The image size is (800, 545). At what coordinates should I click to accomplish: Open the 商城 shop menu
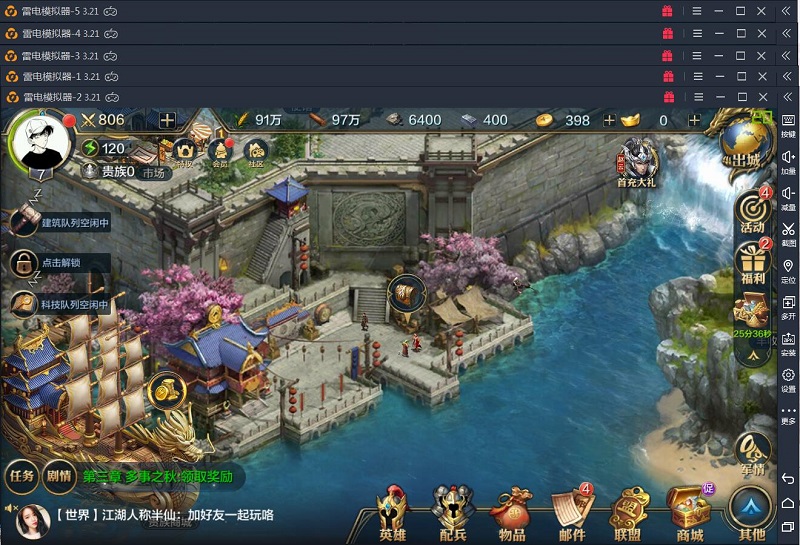[x=690, y=514]
